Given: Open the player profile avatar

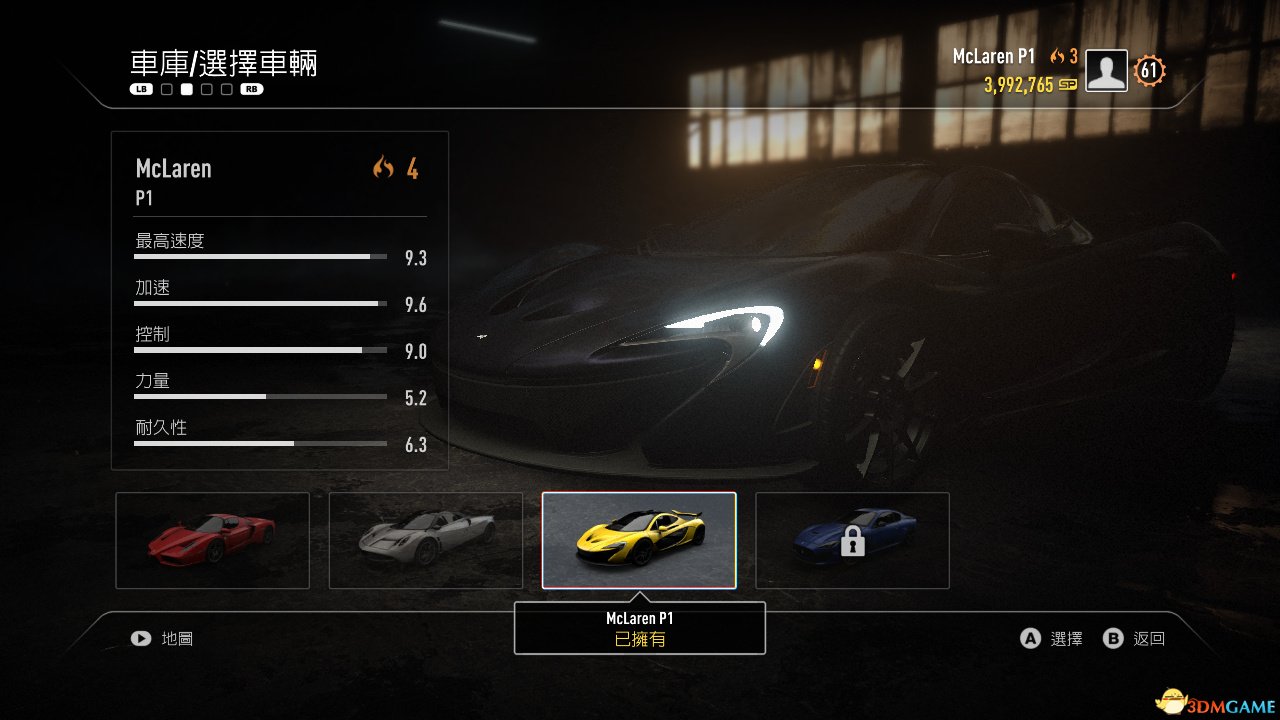Looking at the screenshot, I should pos(1106,71).
